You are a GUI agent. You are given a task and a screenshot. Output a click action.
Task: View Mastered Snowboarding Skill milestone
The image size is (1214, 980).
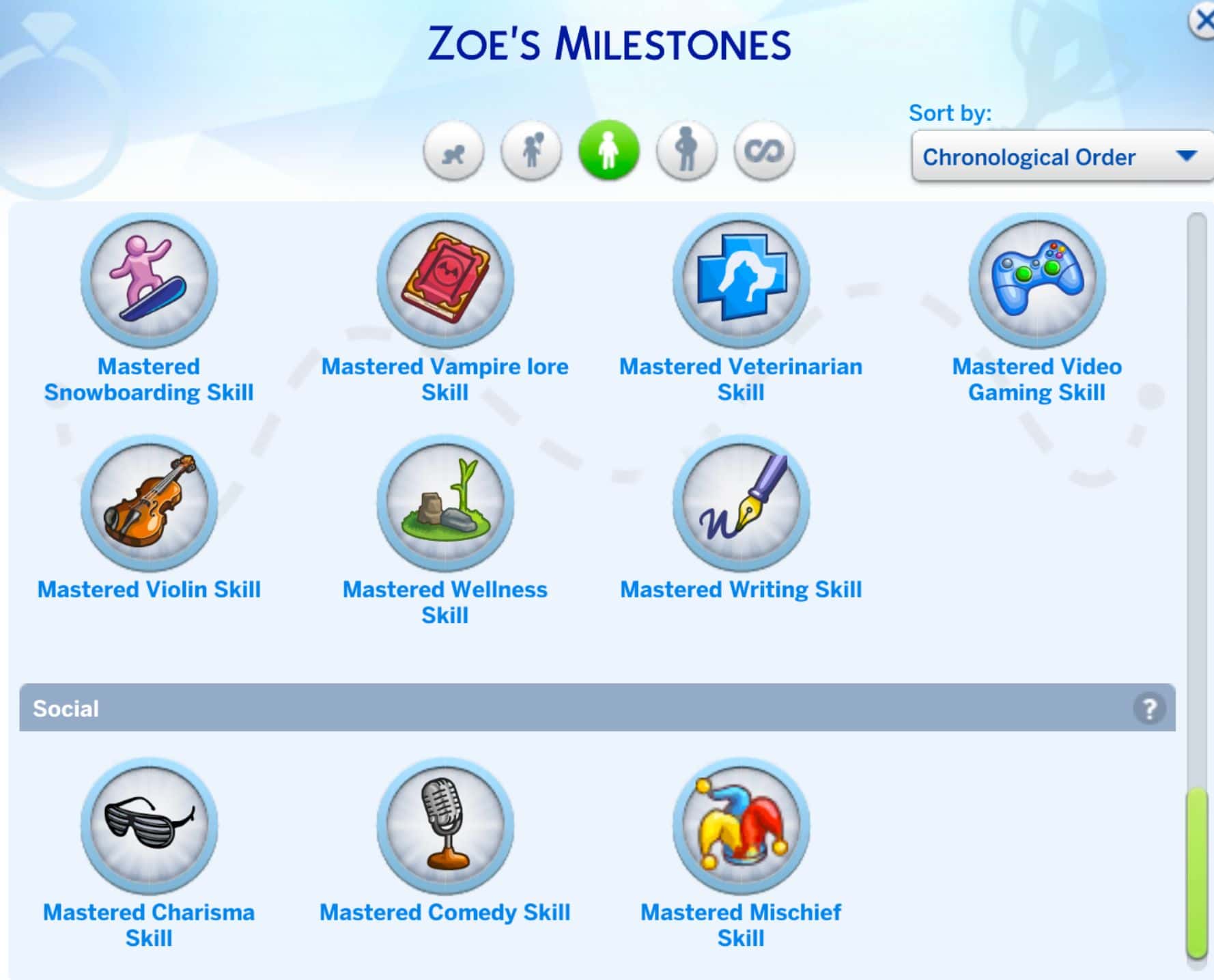(x=149, y=279)
